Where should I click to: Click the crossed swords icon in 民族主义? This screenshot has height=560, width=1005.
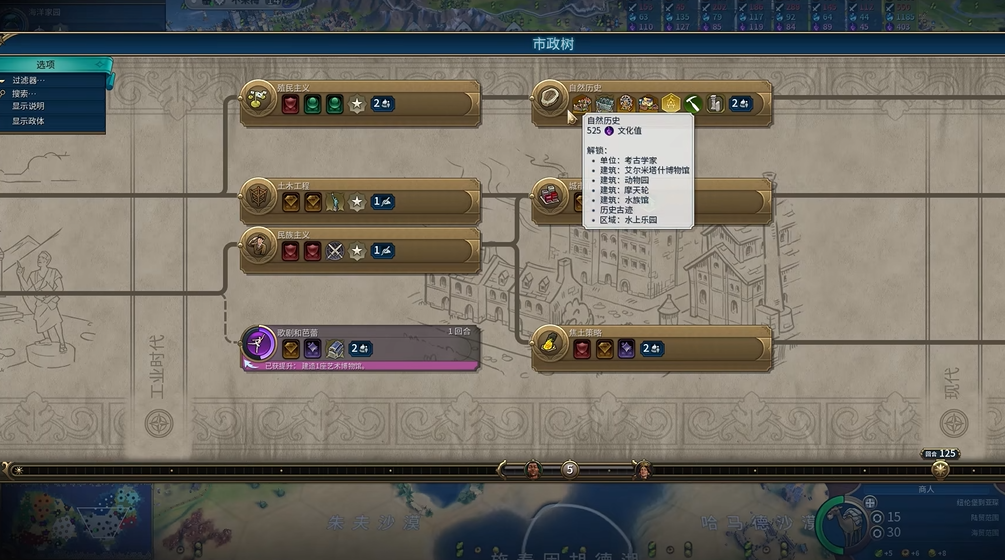pos(335,251)
